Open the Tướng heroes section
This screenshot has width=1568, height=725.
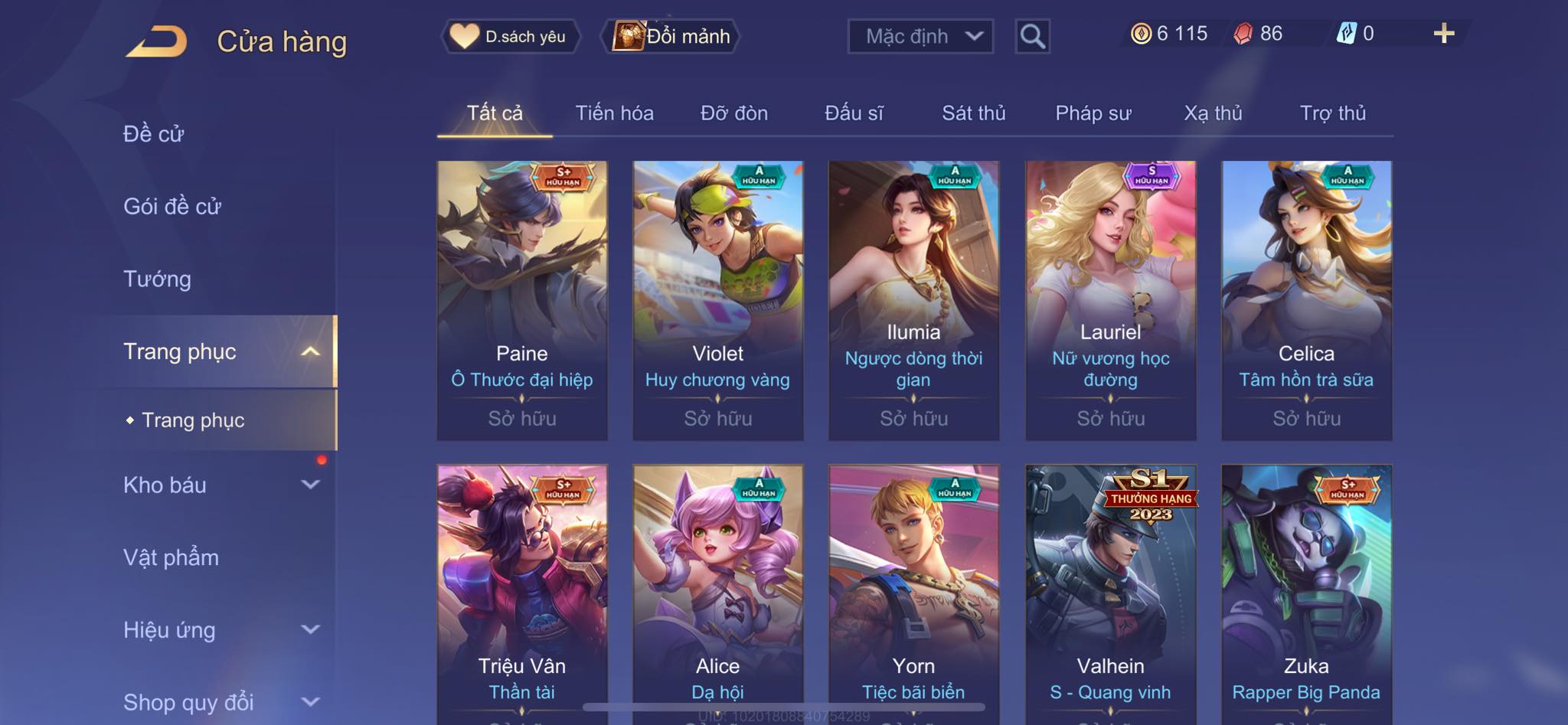(157, 279)
